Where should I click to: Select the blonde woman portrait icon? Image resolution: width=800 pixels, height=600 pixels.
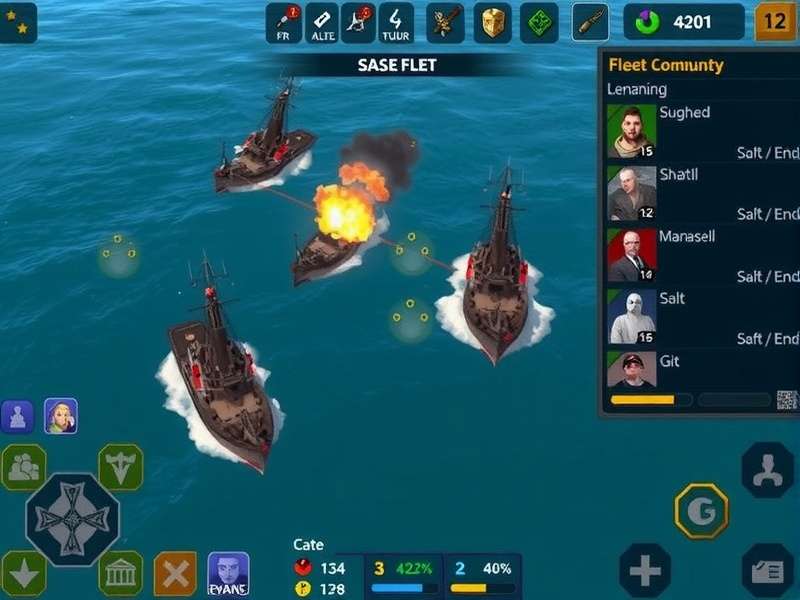point(61,416)
